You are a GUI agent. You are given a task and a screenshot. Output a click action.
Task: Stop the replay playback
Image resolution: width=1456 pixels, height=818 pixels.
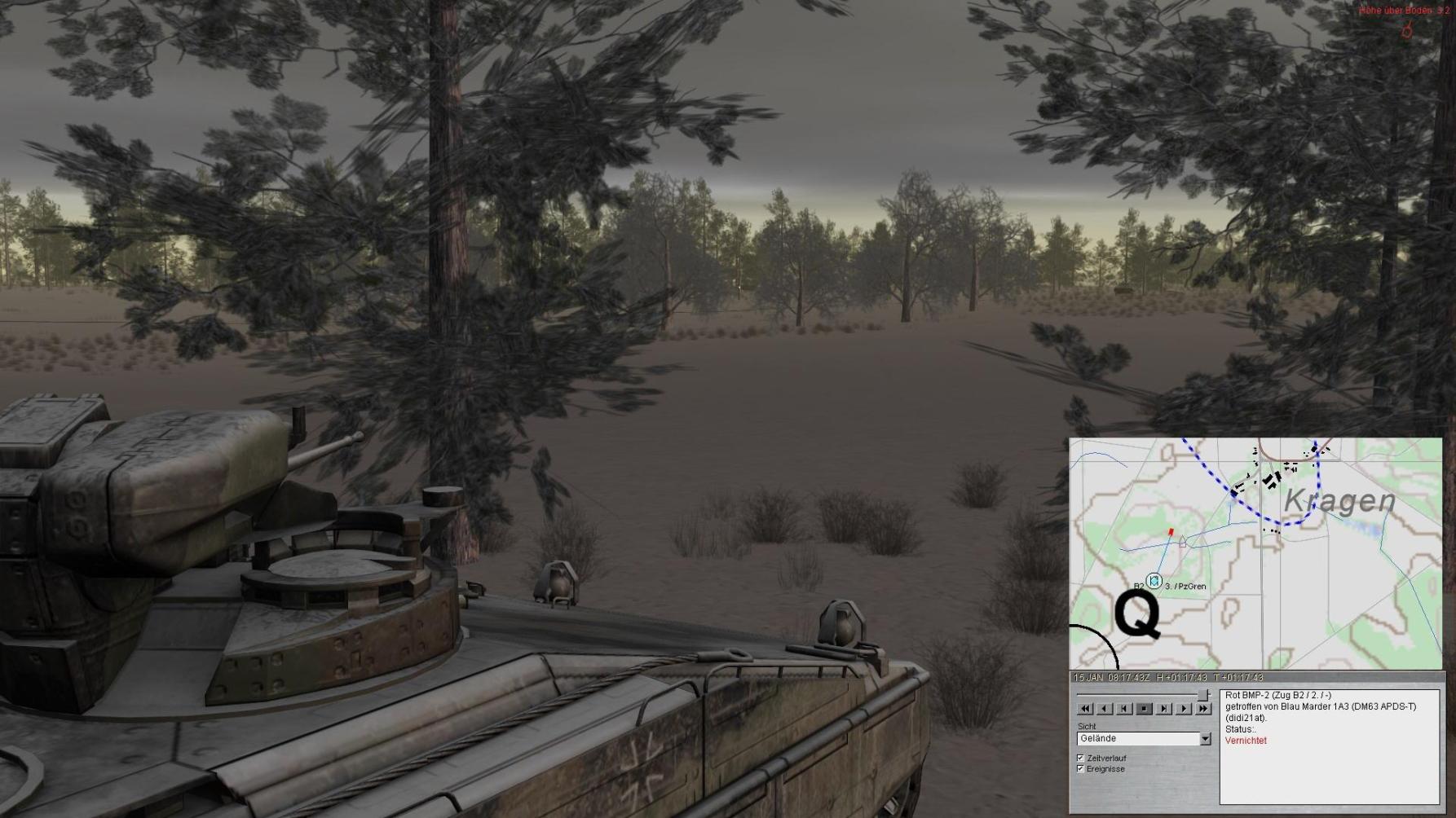1144,709
